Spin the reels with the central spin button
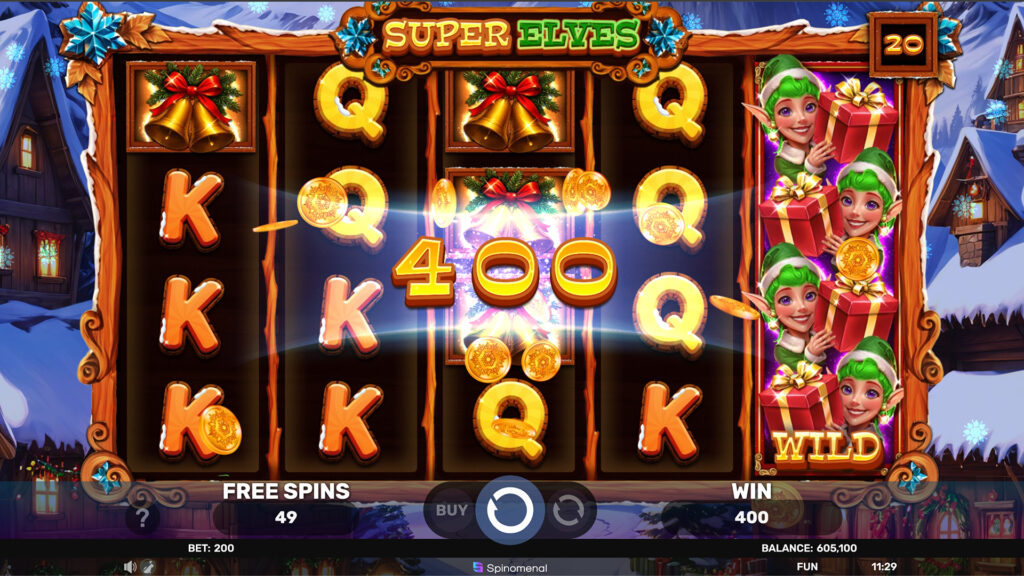The height and width of the screenshot is (576, 1024). pyautogui.click(x=510, y=510)
